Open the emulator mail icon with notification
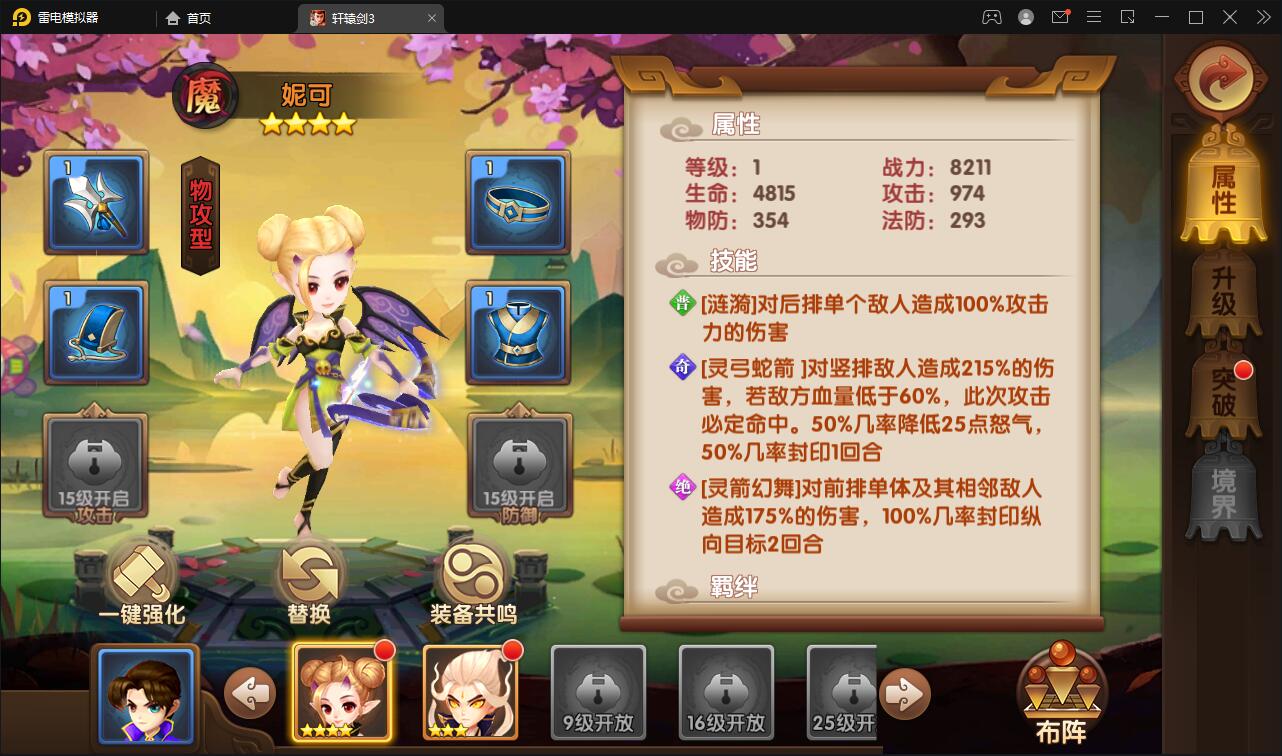The width and height of the screenshot is (1282, 756). tap(1060, 17)
